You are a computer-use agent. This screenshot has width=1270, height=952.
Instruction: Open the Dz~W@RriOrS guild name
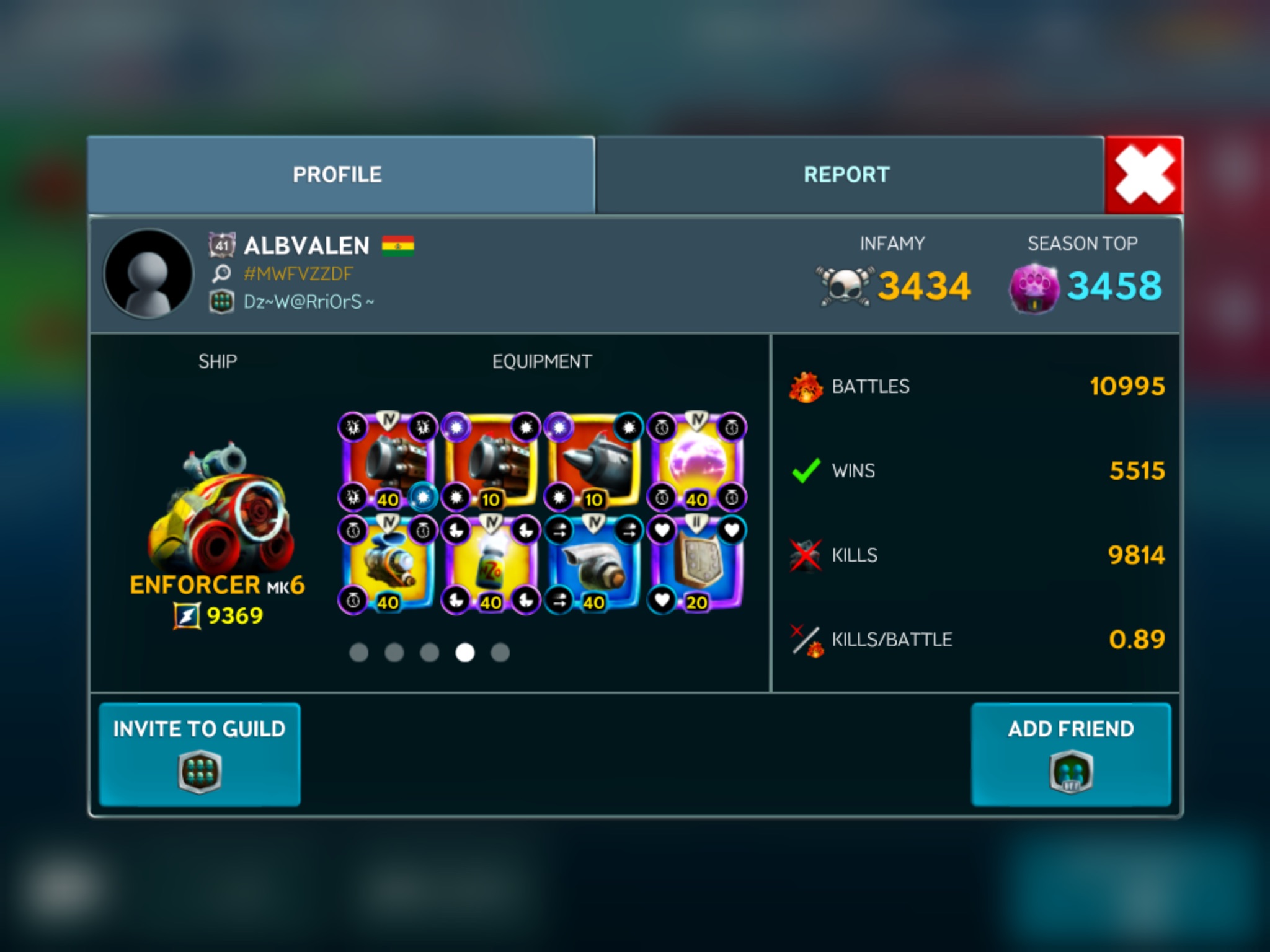(x=308, y=302)
